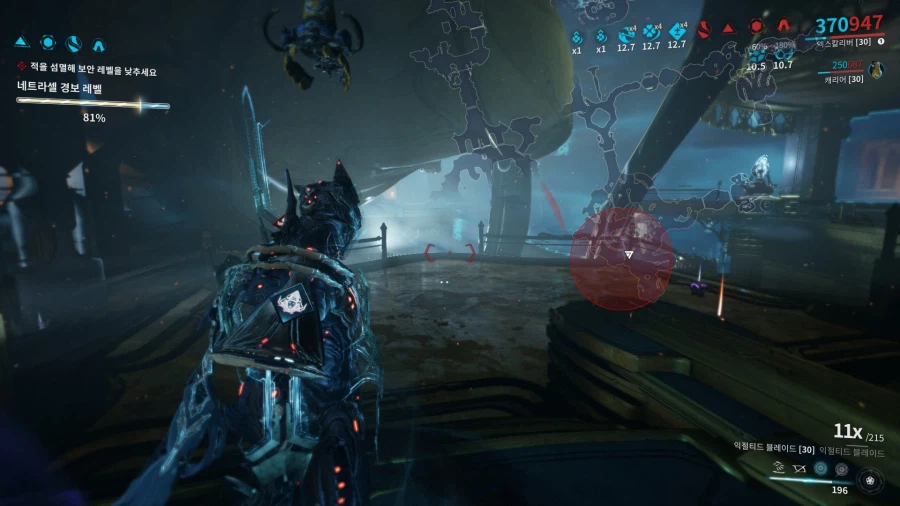Select the cyan arch icon at top-left
The width and height of the screenshot is (900, 506).
coord(98,44)
